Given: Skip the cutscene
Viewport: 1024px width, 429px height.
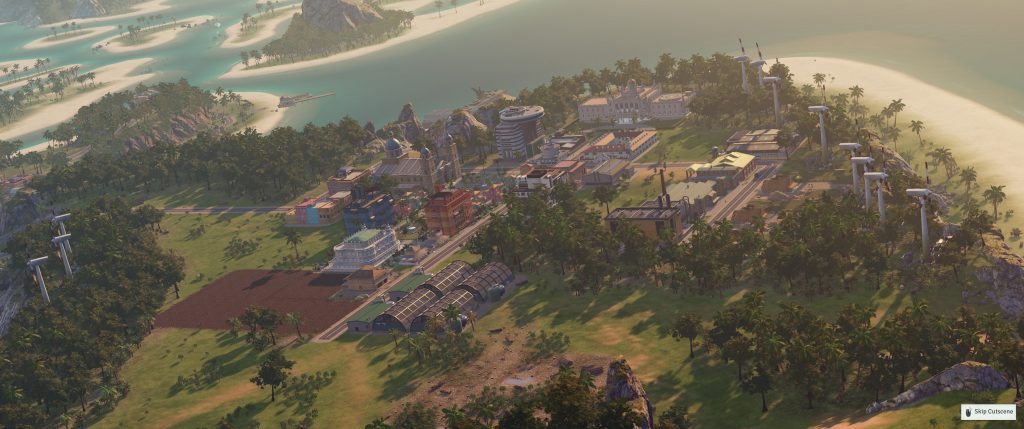Looking at the screenshot, I should tap(988, 411).
